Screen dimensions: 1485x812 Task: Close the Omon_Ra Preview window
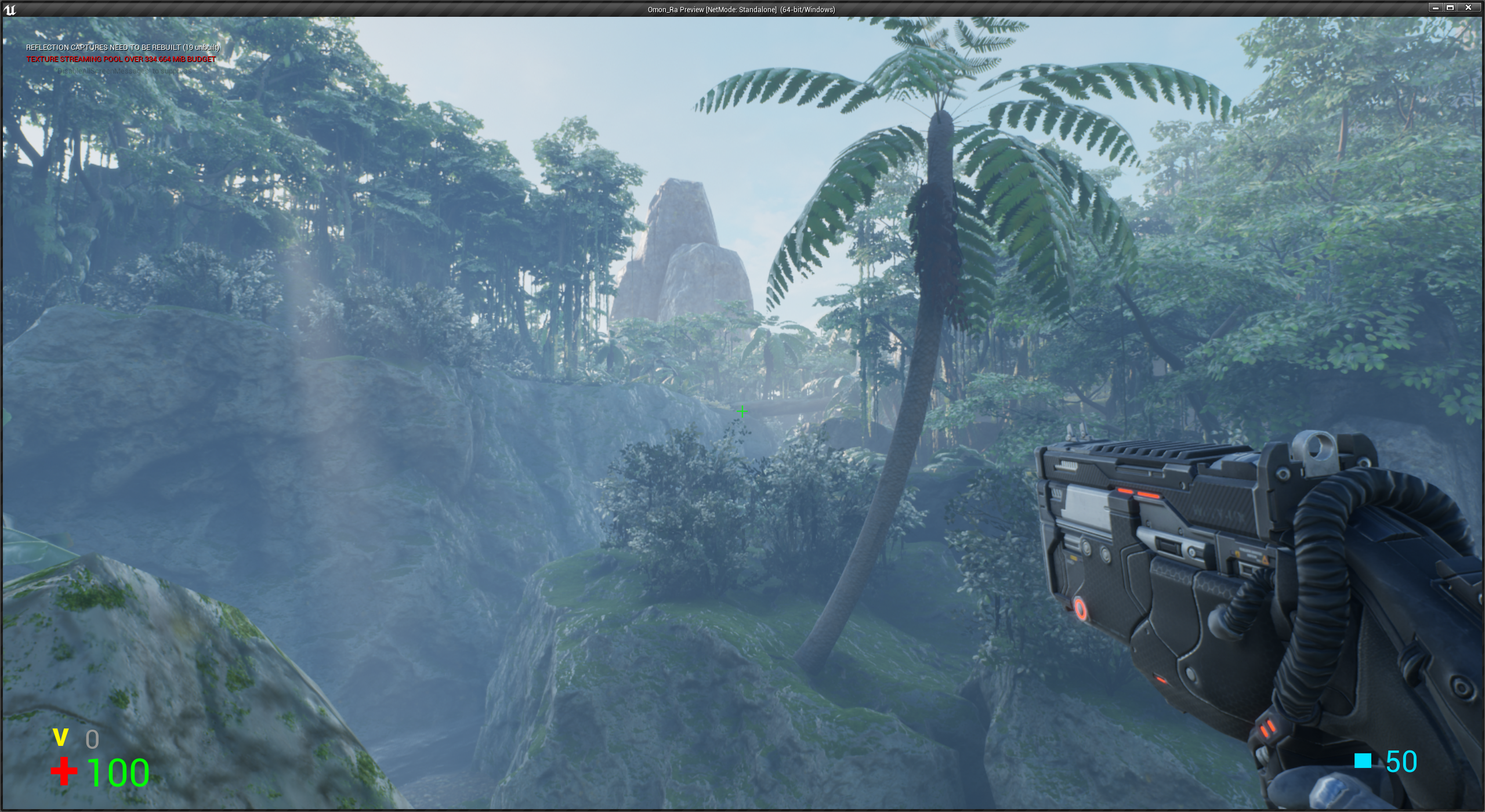[1469, 8]
